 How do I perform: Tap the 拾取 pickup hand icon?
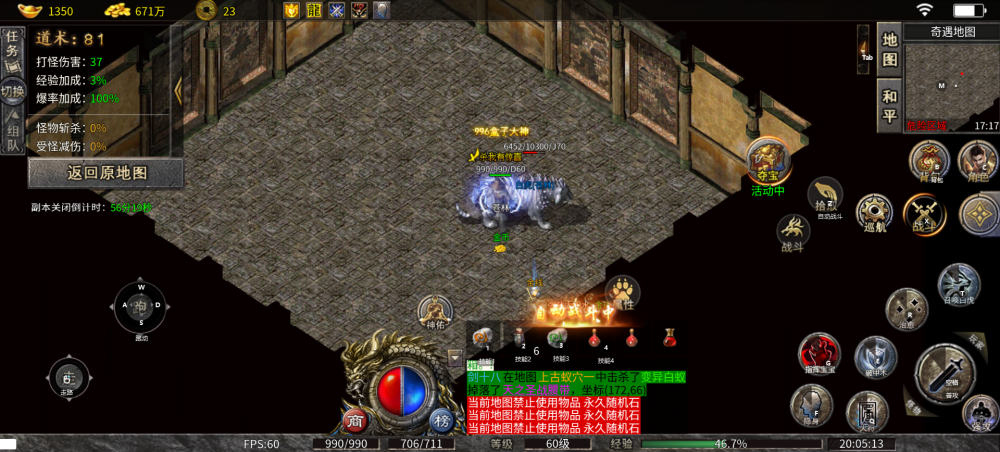[825, 195]
